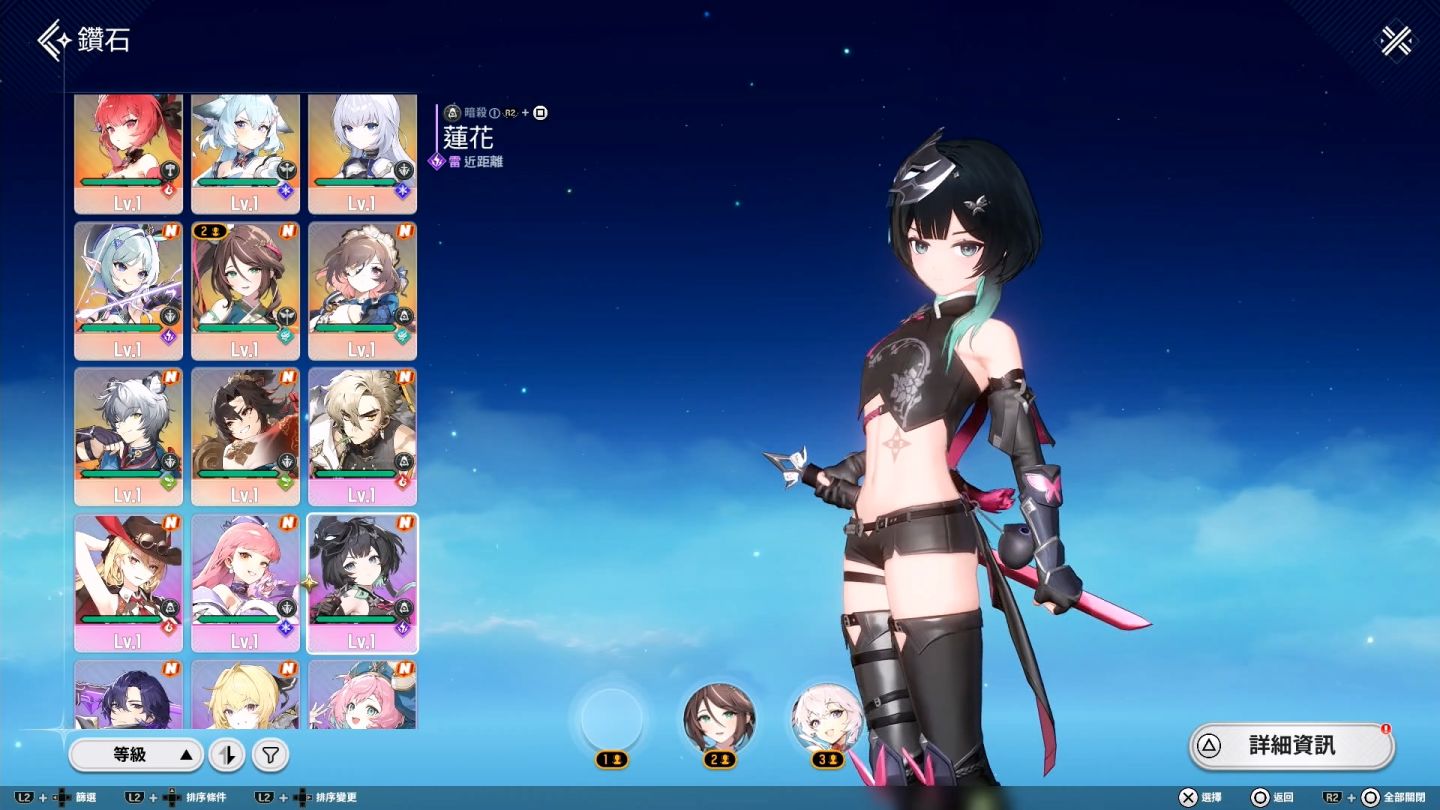Screen dimensions: 1440x810
Task: Open the 等級 sort dropdown
Action: (x=136, y=755)
